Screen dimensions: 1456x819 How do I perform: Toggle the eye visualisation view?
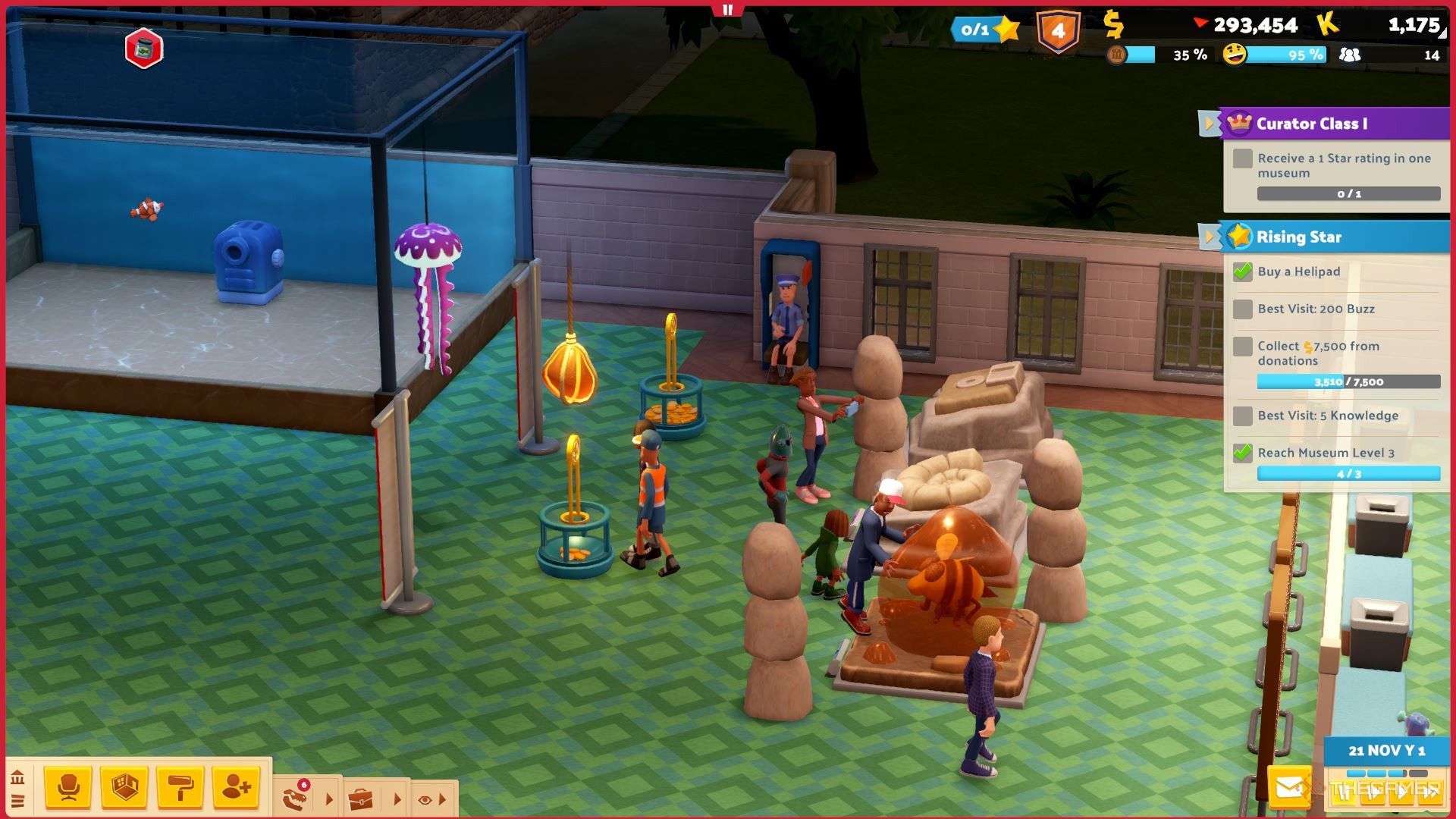click(425, 799)
